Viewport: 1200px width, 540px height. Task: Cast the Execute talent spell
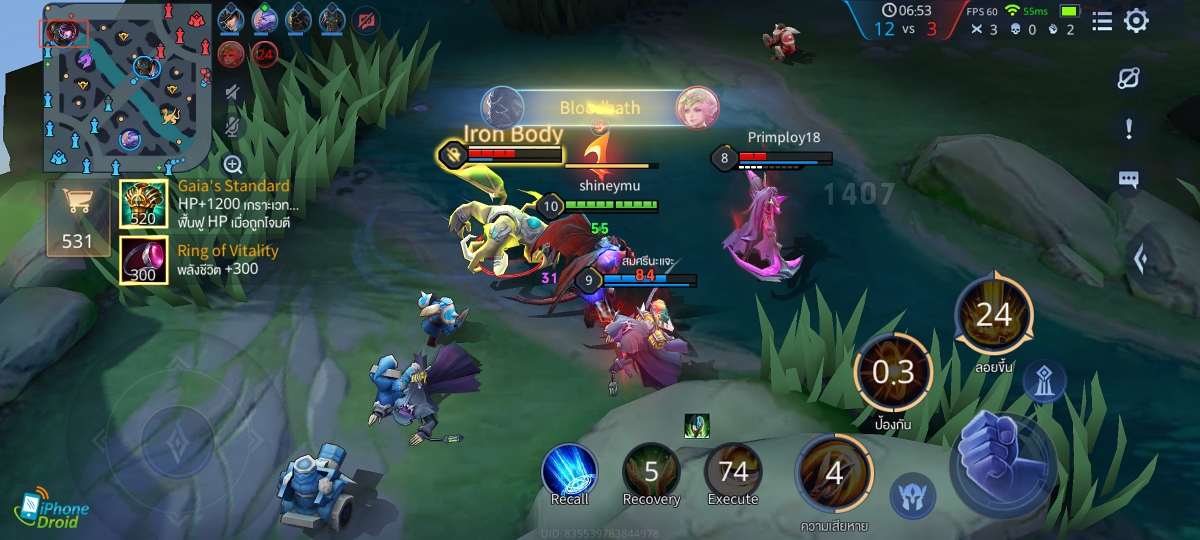coord(733,472)
